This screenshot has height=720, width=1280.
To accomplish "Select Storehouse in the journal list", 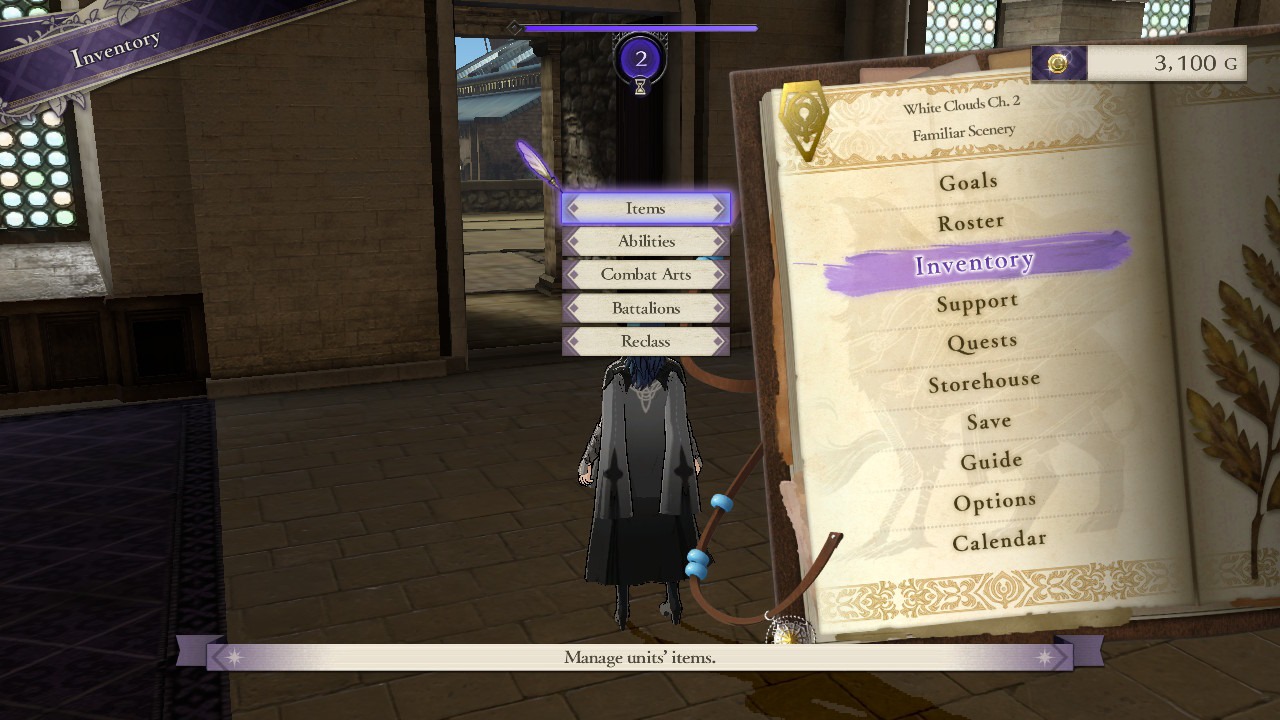I will point(985,379).
